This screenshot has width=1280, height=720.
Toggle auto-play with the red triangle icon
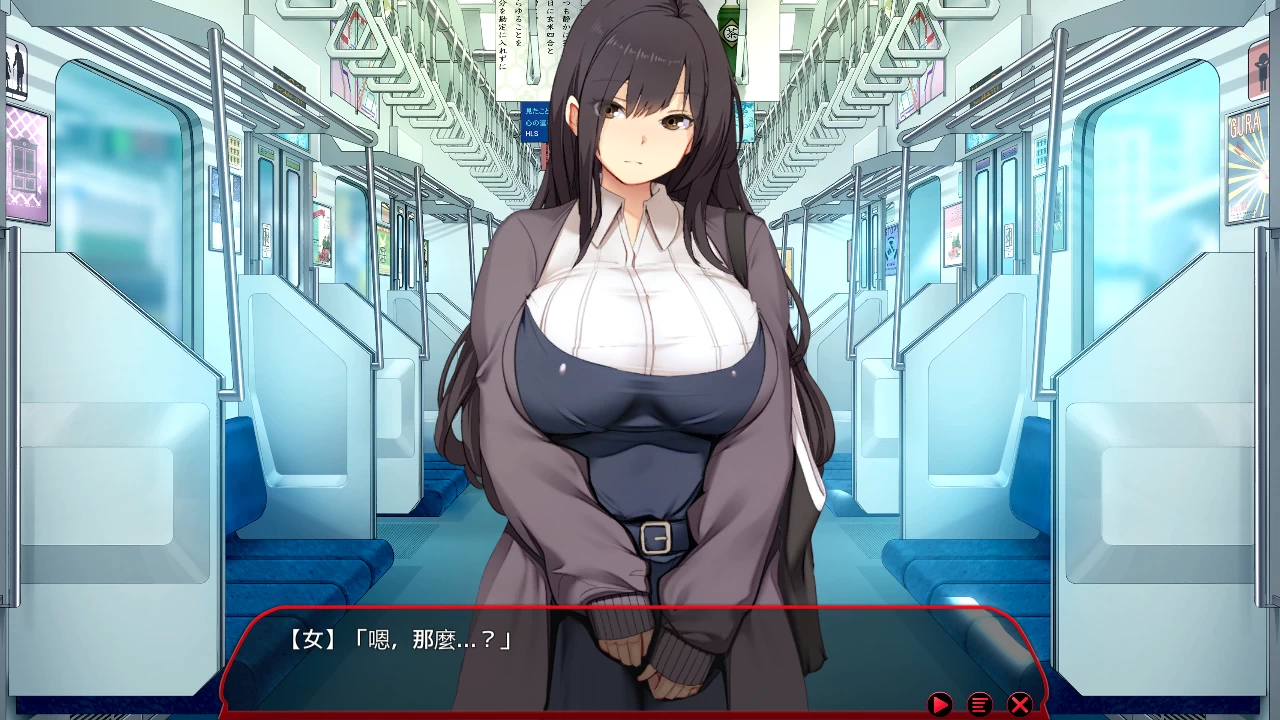(940, 703)
